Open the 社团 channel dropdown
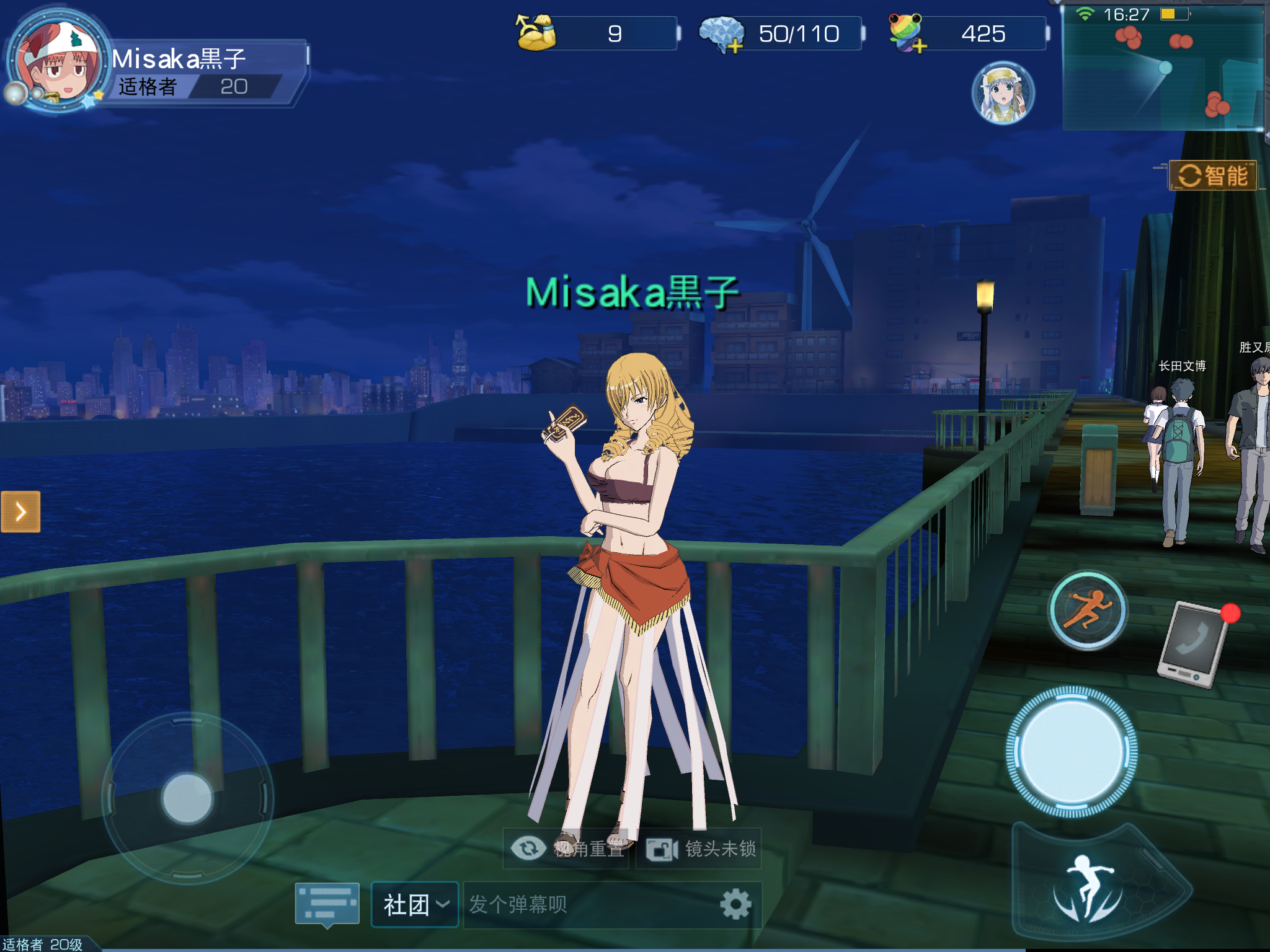1270x952 pixels. [x=415, y=904]
